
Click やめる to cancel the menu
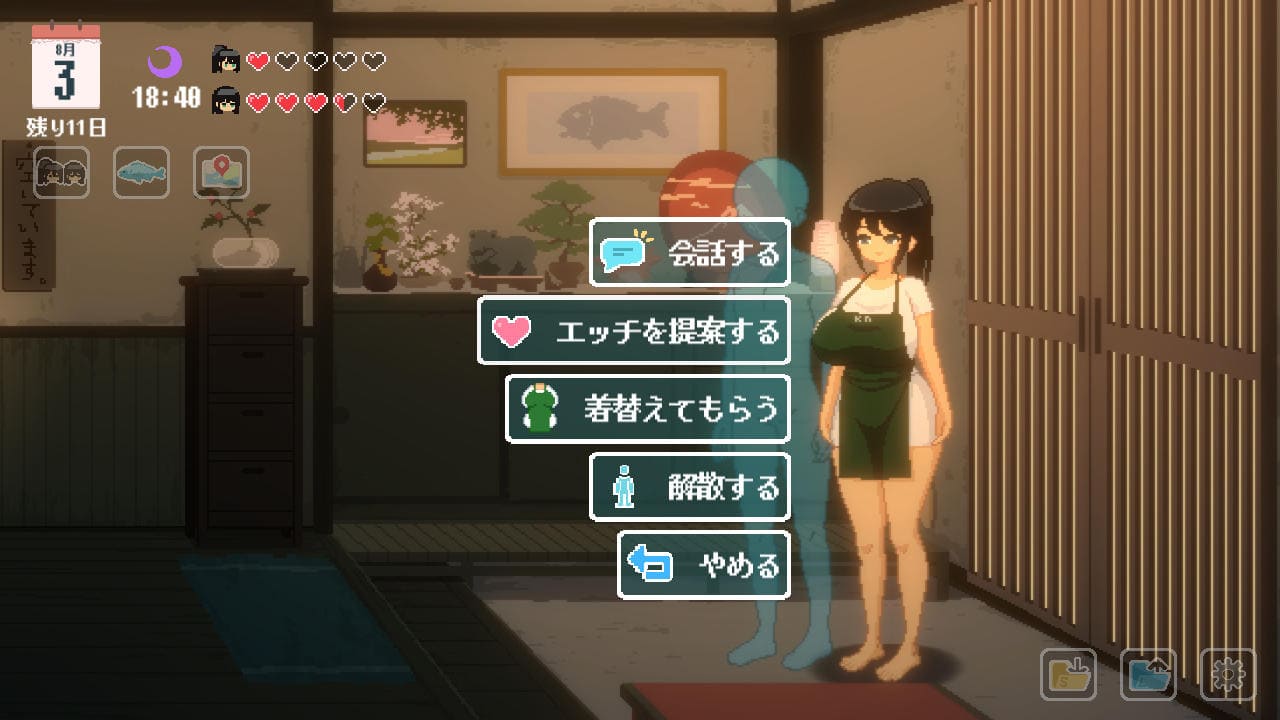(x=704, y=565)
